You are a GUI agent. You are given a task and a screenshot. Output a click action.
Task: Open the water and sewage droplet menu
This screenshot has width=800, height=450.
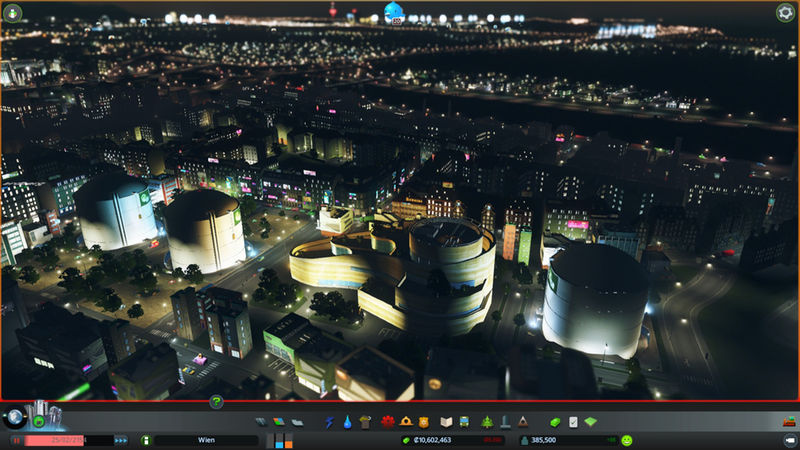[347, 422]
